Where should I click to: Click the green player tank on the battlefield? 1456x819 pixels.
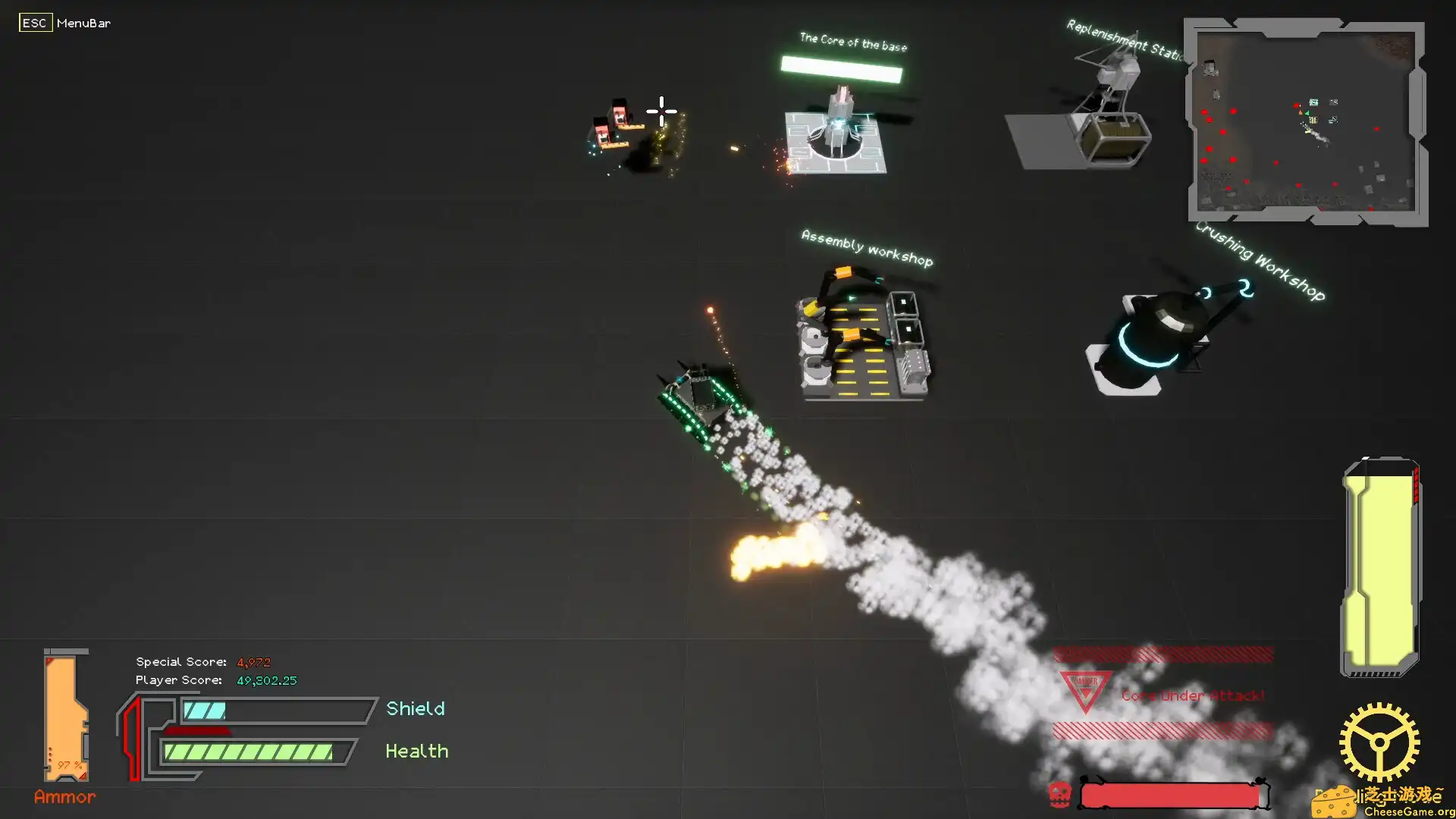click(x=701, y=394)
